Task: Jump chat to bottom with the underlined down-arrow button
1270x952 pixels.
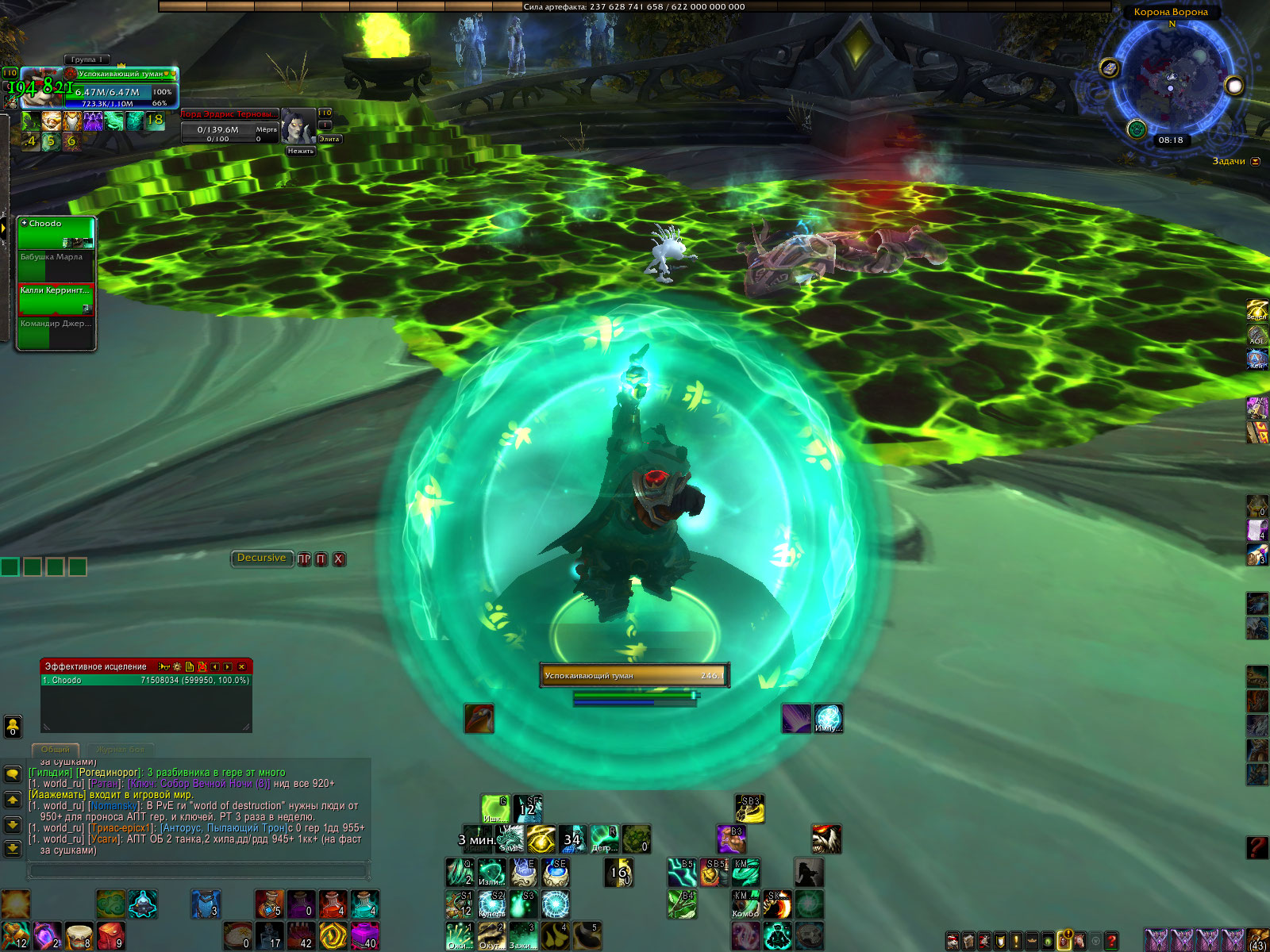Action: (13, 849)
